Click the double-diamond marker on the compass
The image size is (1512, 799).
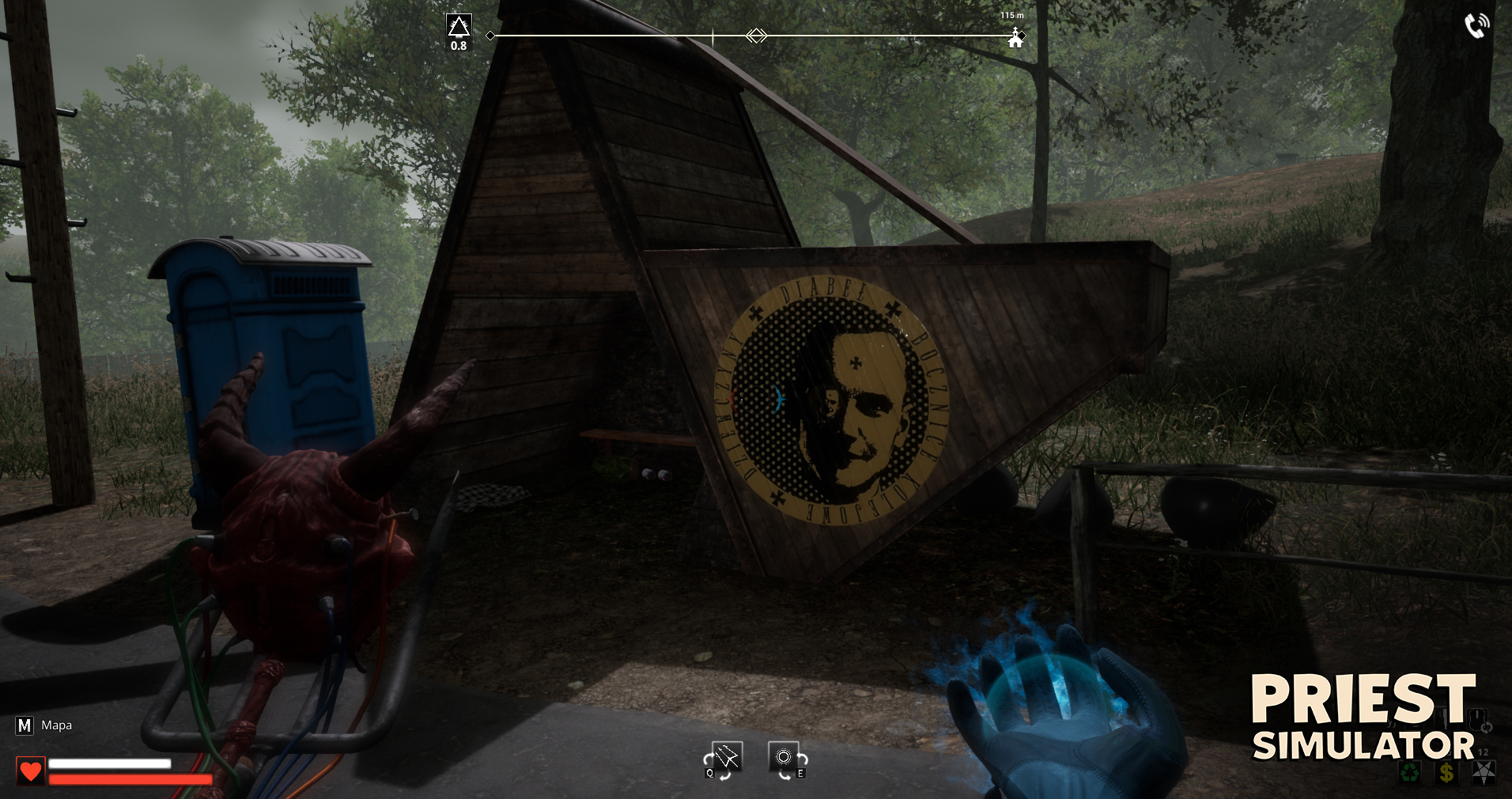pyautogui.click(x=757, y=36)
